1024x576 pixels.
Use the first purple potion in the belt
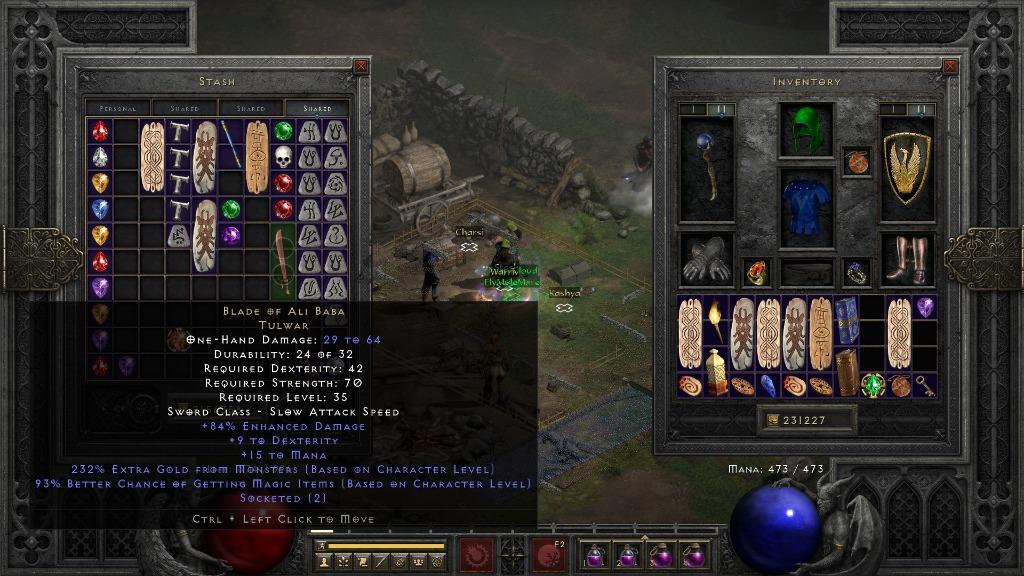coord(594,555)
